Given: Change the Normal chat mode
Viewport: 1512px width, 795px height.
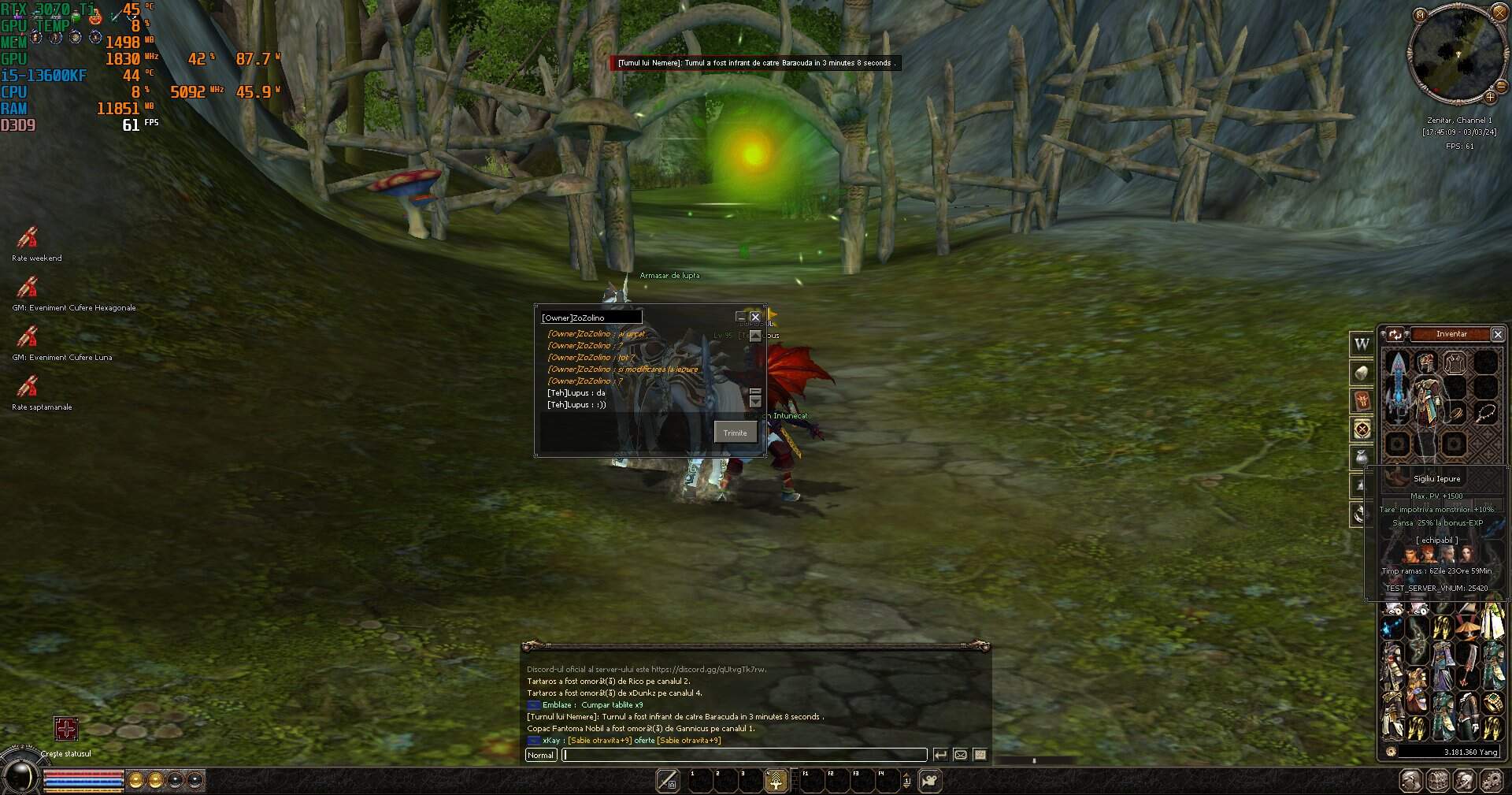Looking at the screenshot, I should (x=540, y=755).
